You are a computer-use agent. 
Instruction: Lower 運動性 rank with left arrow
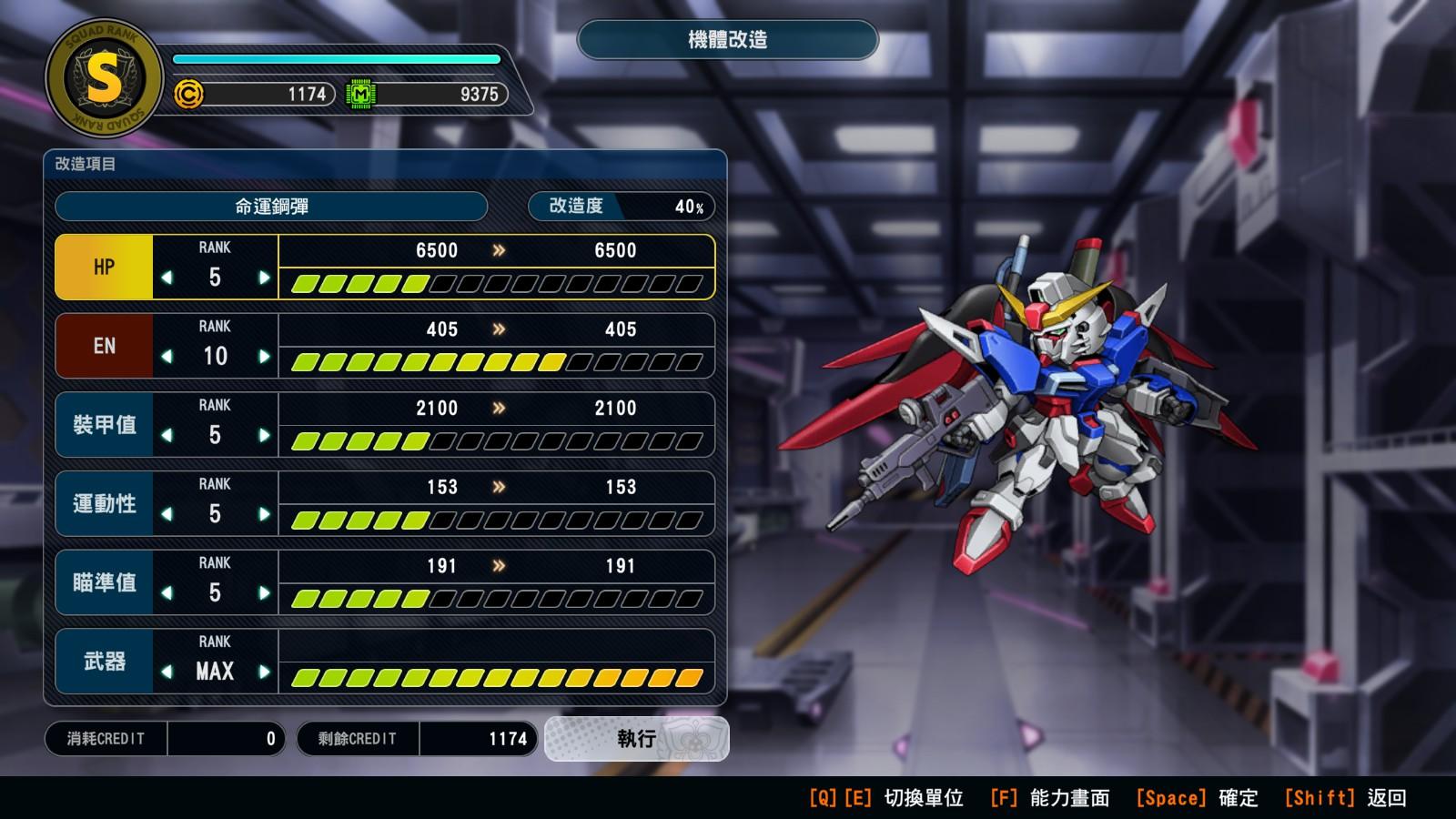coord(167,514)
